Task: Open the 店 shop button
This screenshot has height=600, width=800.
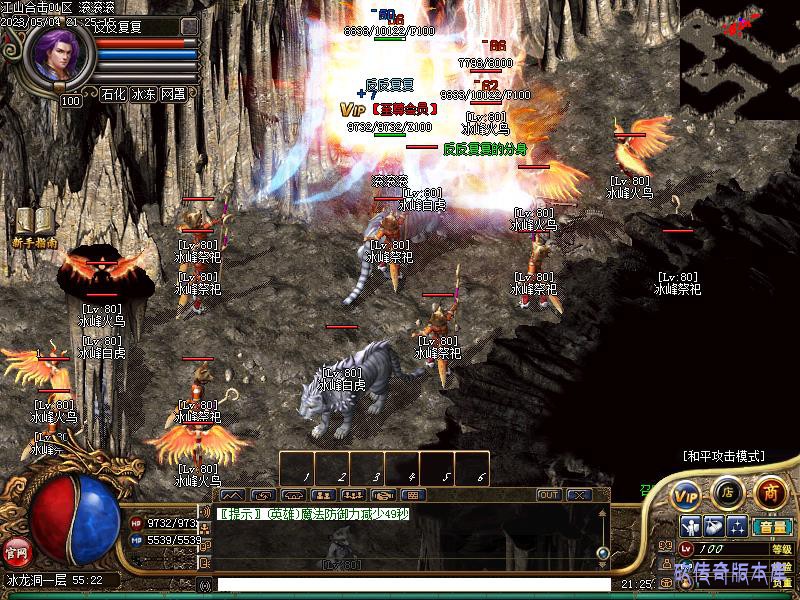Action: pyautogui.click(x=728, y=493)
